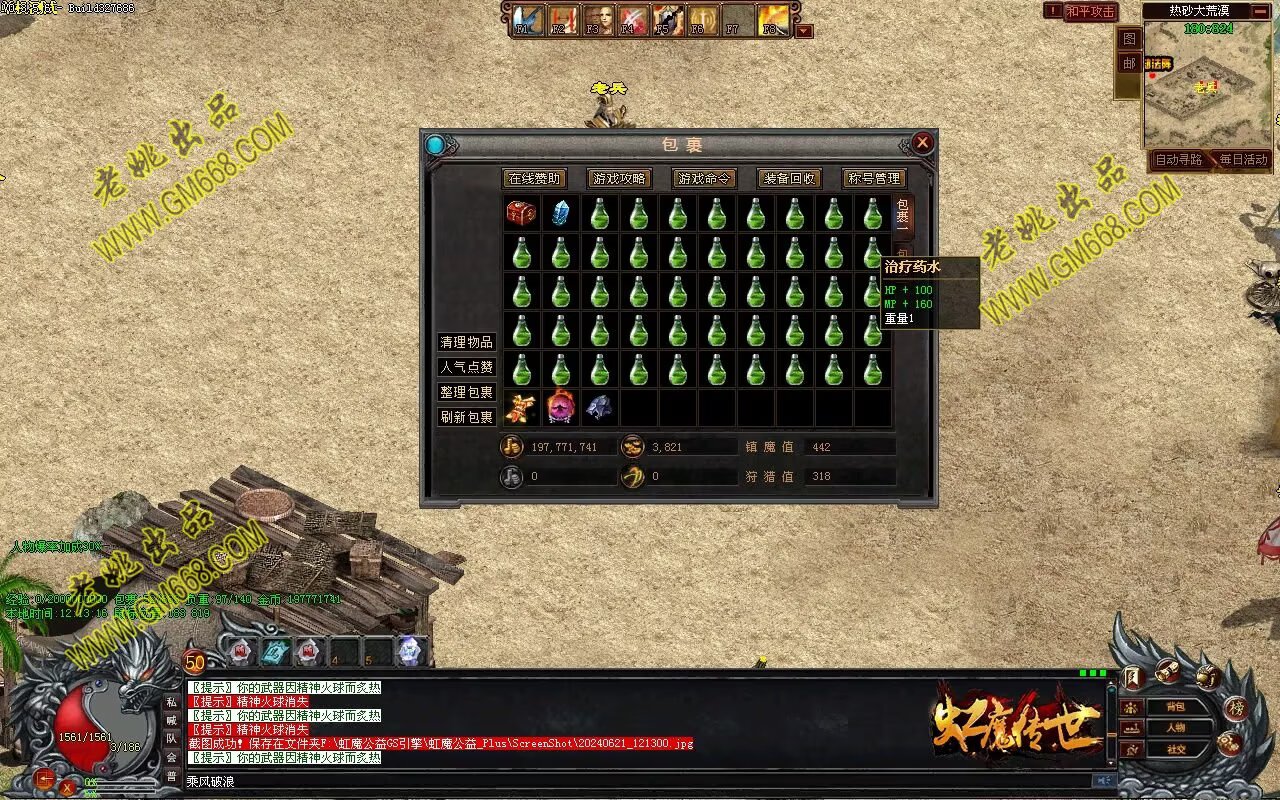Sort the bag with 整理包裹
The height and width of the screenshot is (800, 1280).
pyautogui.click(x=467, y=392)
